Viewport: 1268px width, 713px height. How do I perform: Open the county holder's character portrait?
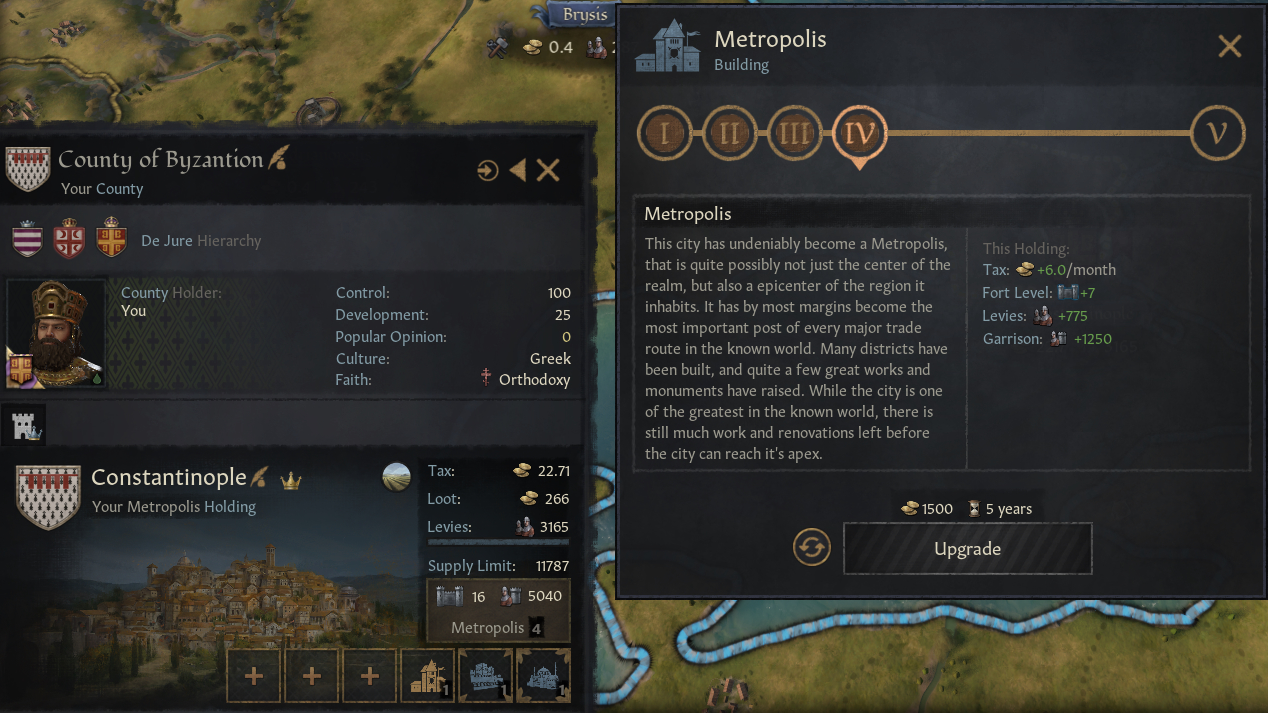(56, 333)
